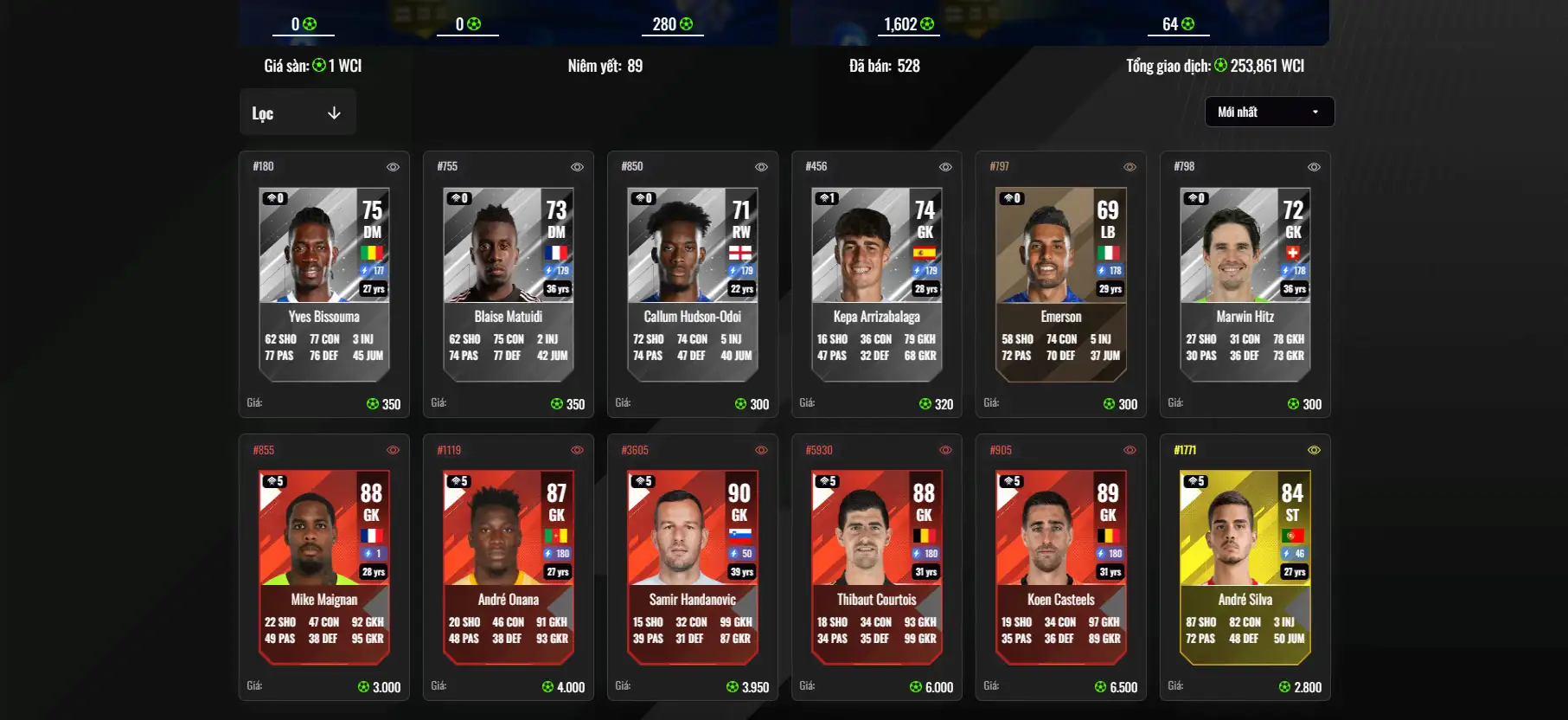Toggle the eye icon on listing #1771
Viewport: 1568px width, 720px height.
click(1314, 450)
